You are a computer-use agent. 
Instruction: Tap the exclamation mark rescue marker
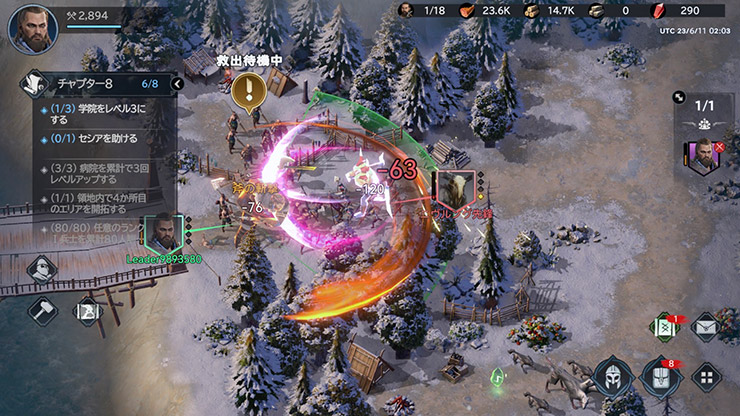pos(246,92)
